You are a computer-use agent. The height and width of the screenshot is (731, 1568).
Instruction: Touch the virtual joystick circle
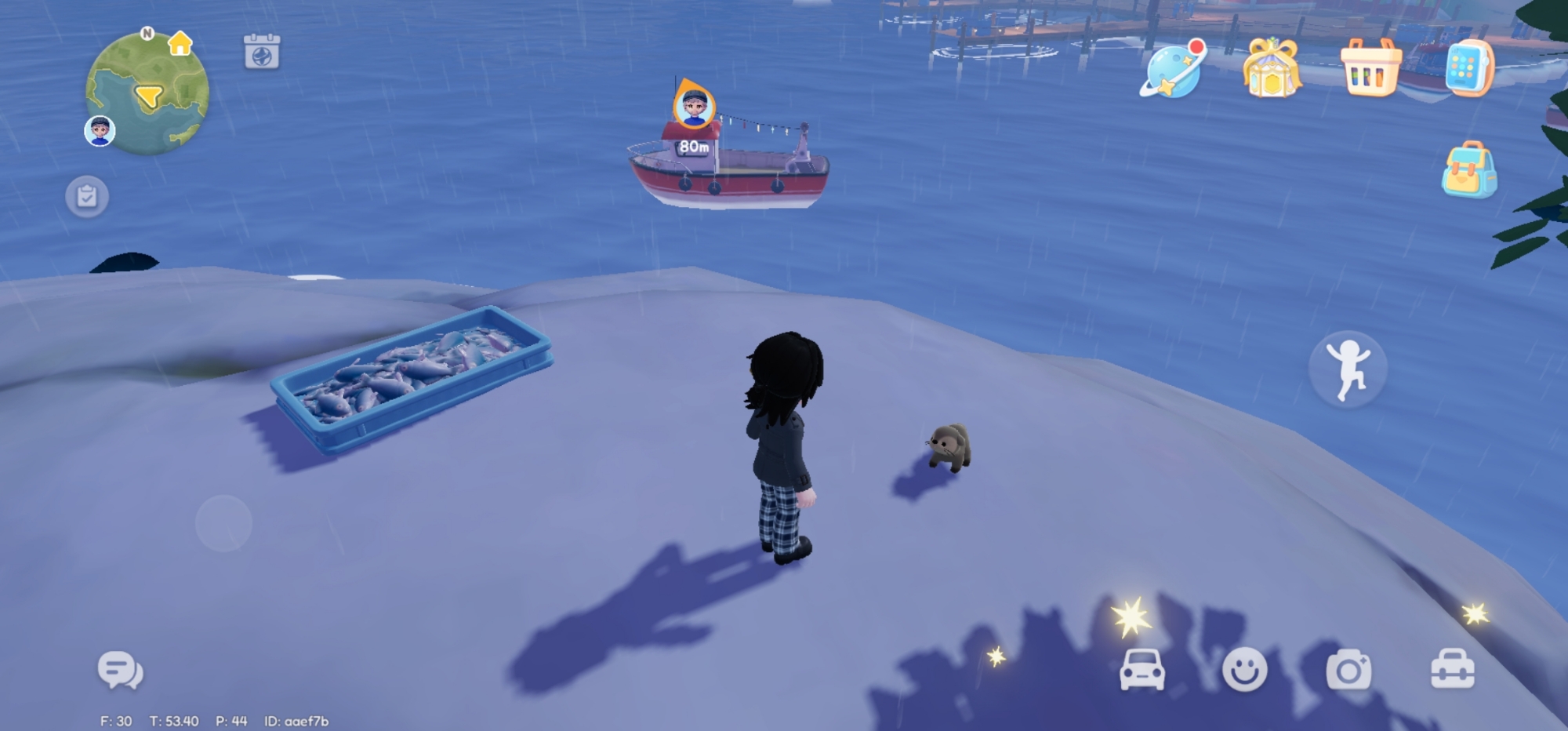(x=223, y=523)
